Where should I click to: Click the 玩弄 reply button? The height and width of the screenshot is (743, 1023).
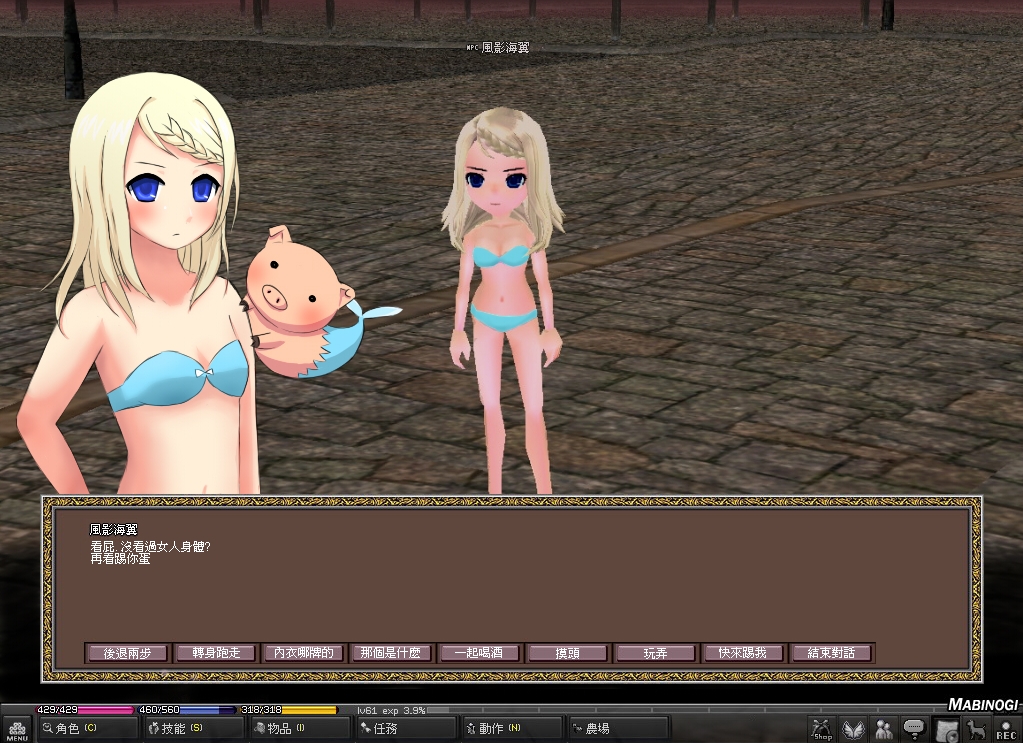point(655,653)
